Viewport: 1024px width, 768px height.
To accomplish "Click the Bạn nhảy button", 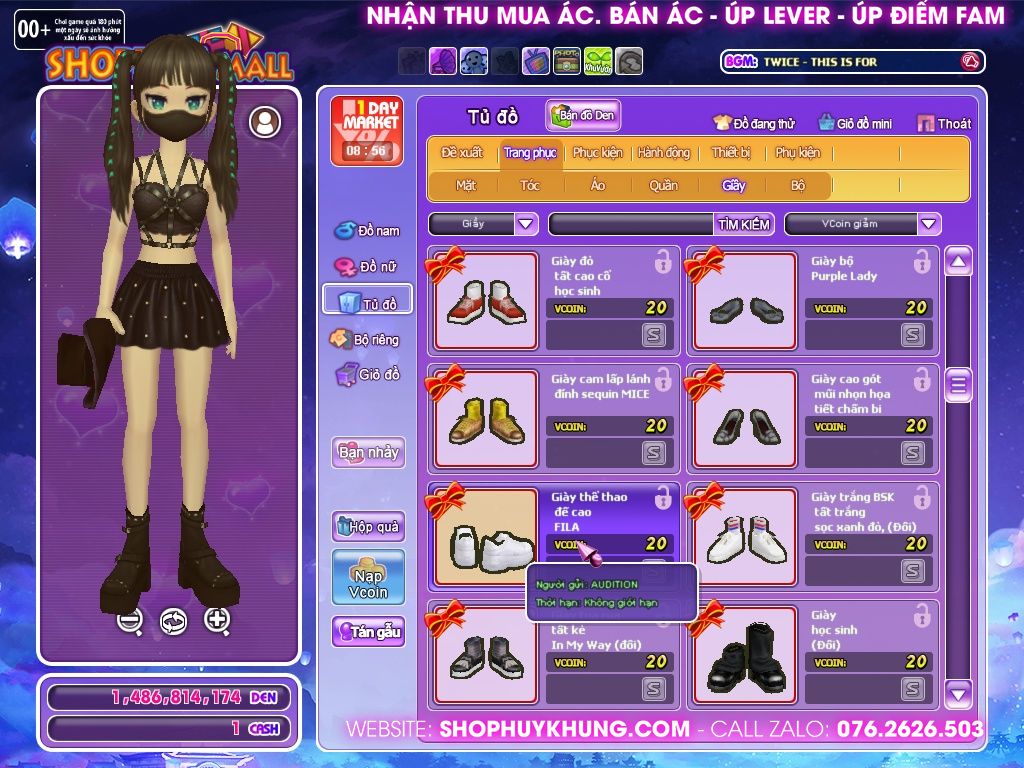I will (368, 452).
